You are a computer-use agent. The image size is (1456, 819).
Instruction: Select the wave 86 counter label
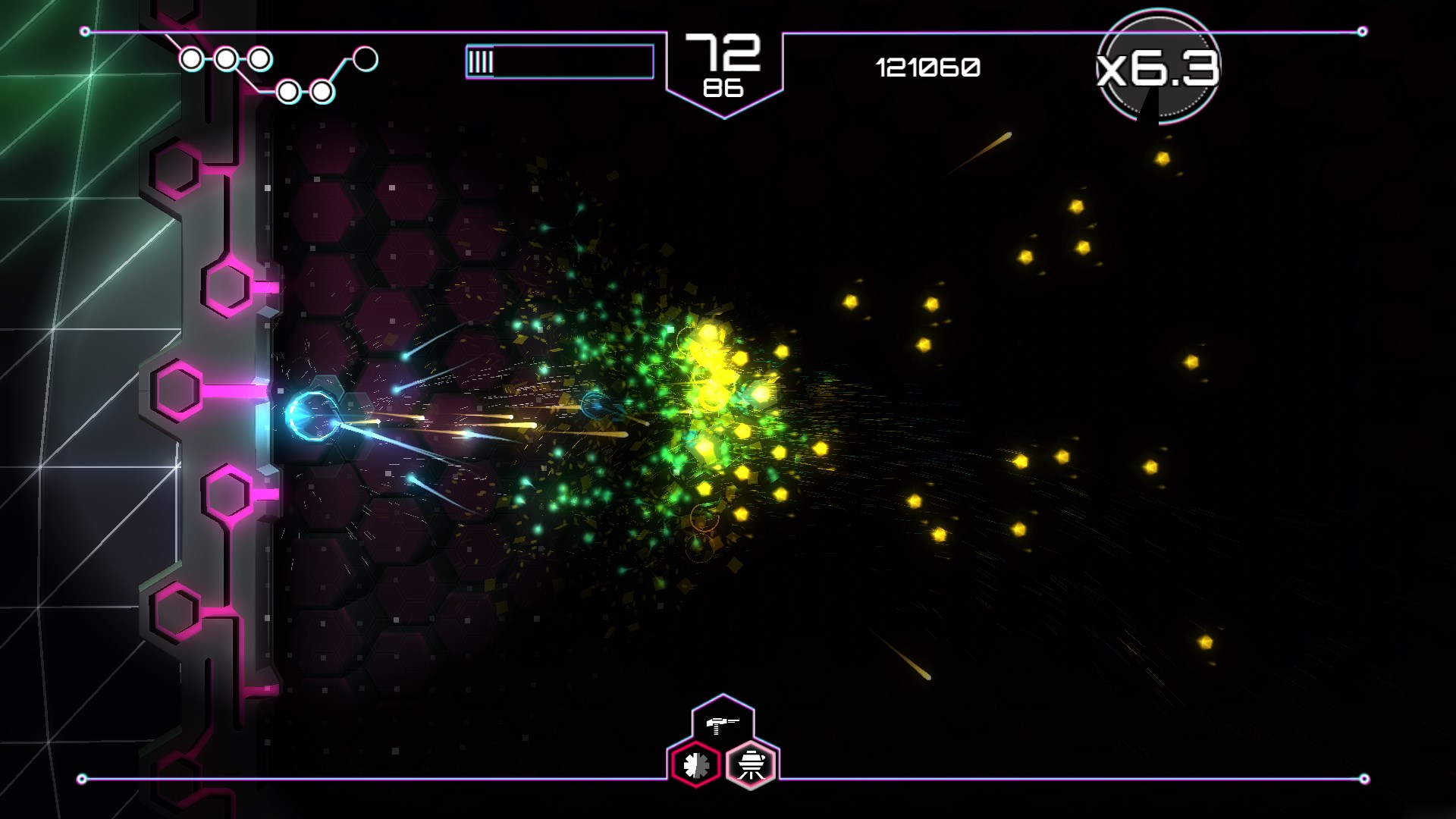point(723,89)
